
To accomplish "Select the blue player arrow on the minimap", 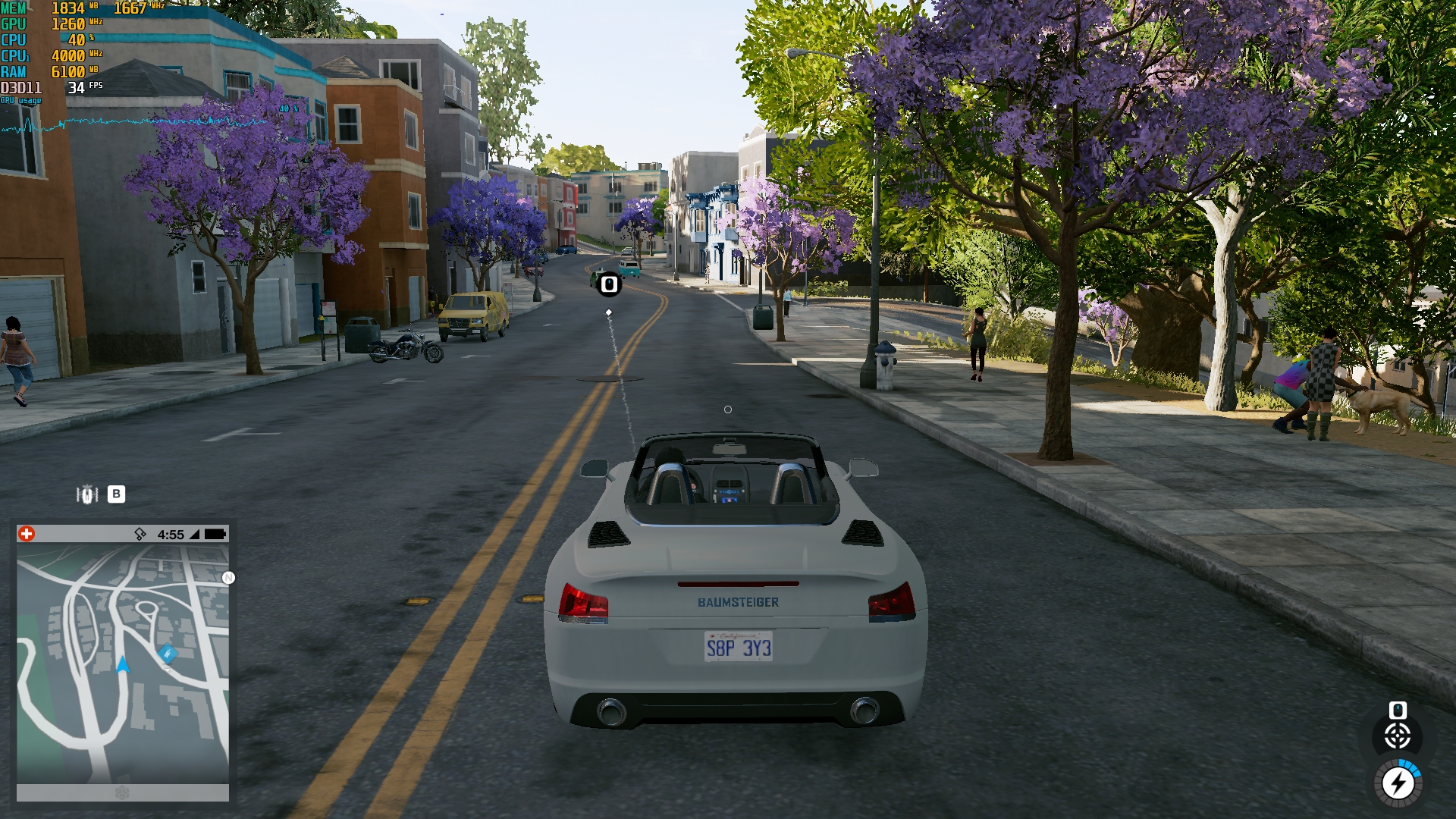I will point(123,665).
